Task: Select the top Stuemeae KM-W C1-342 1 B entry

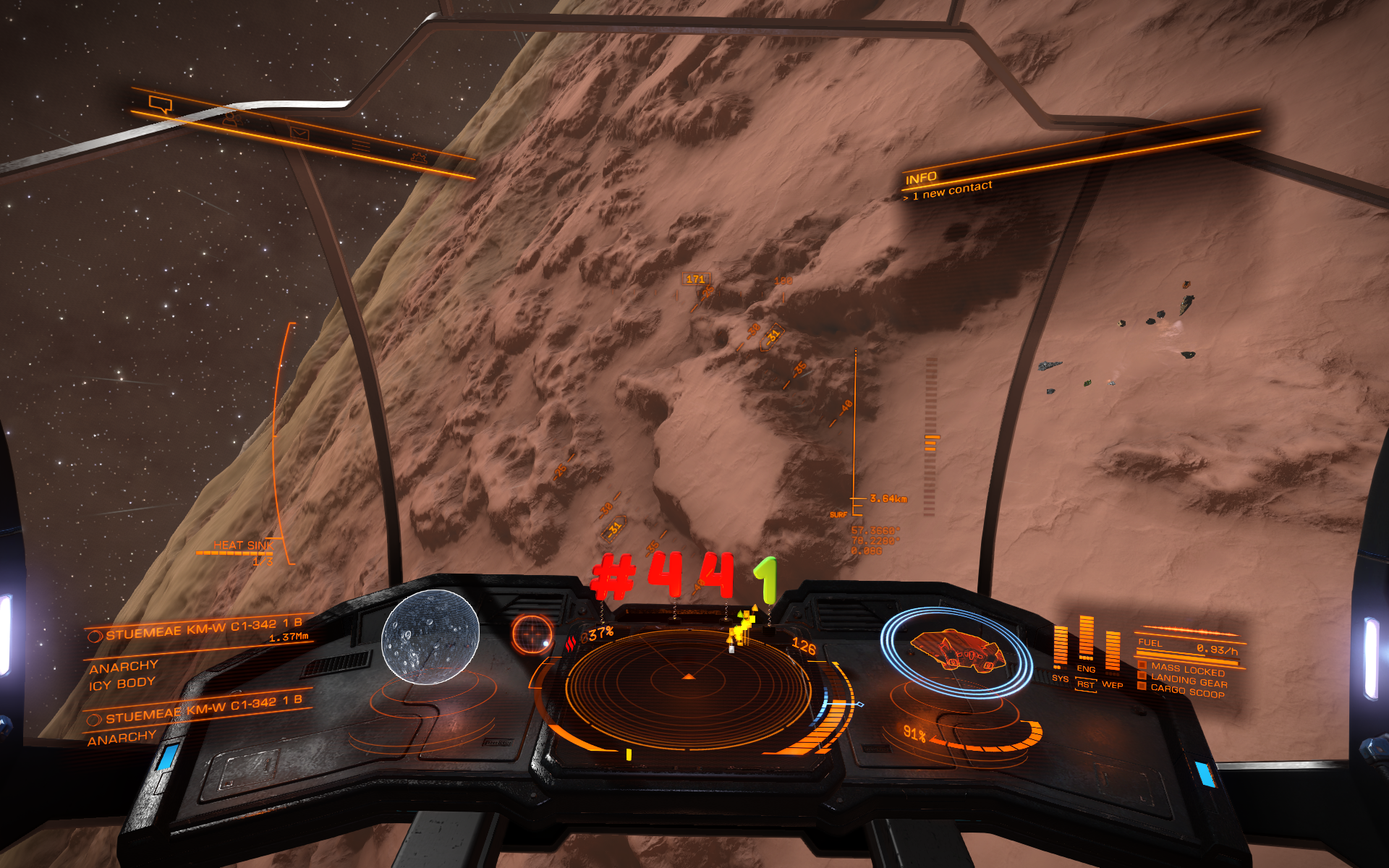Action: coord(203,629)
